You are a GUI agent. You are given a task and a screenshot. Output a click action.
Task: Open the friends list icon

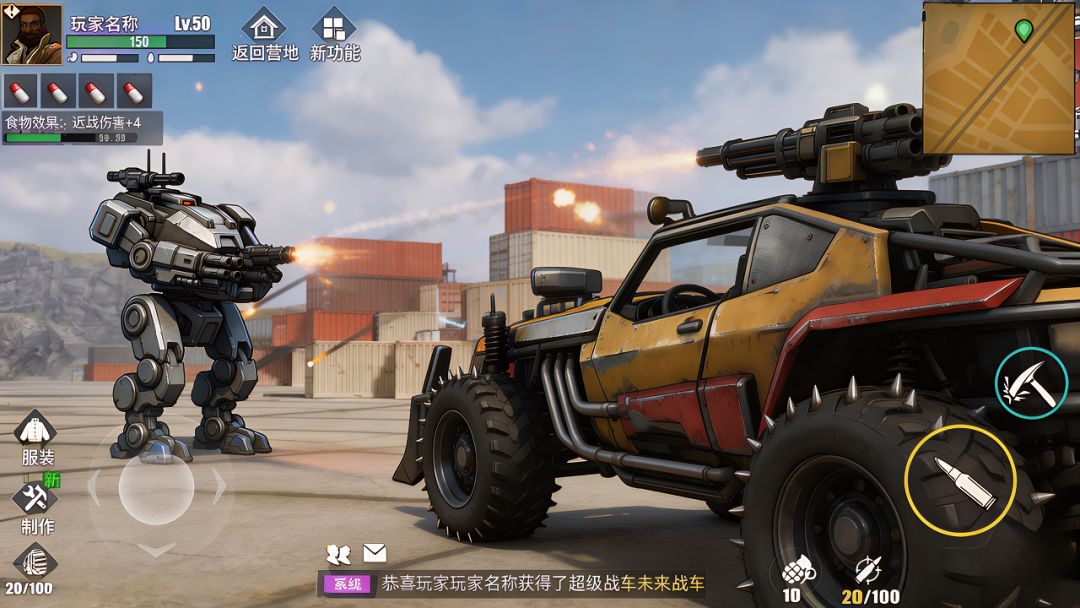click(x=339, y=553)
